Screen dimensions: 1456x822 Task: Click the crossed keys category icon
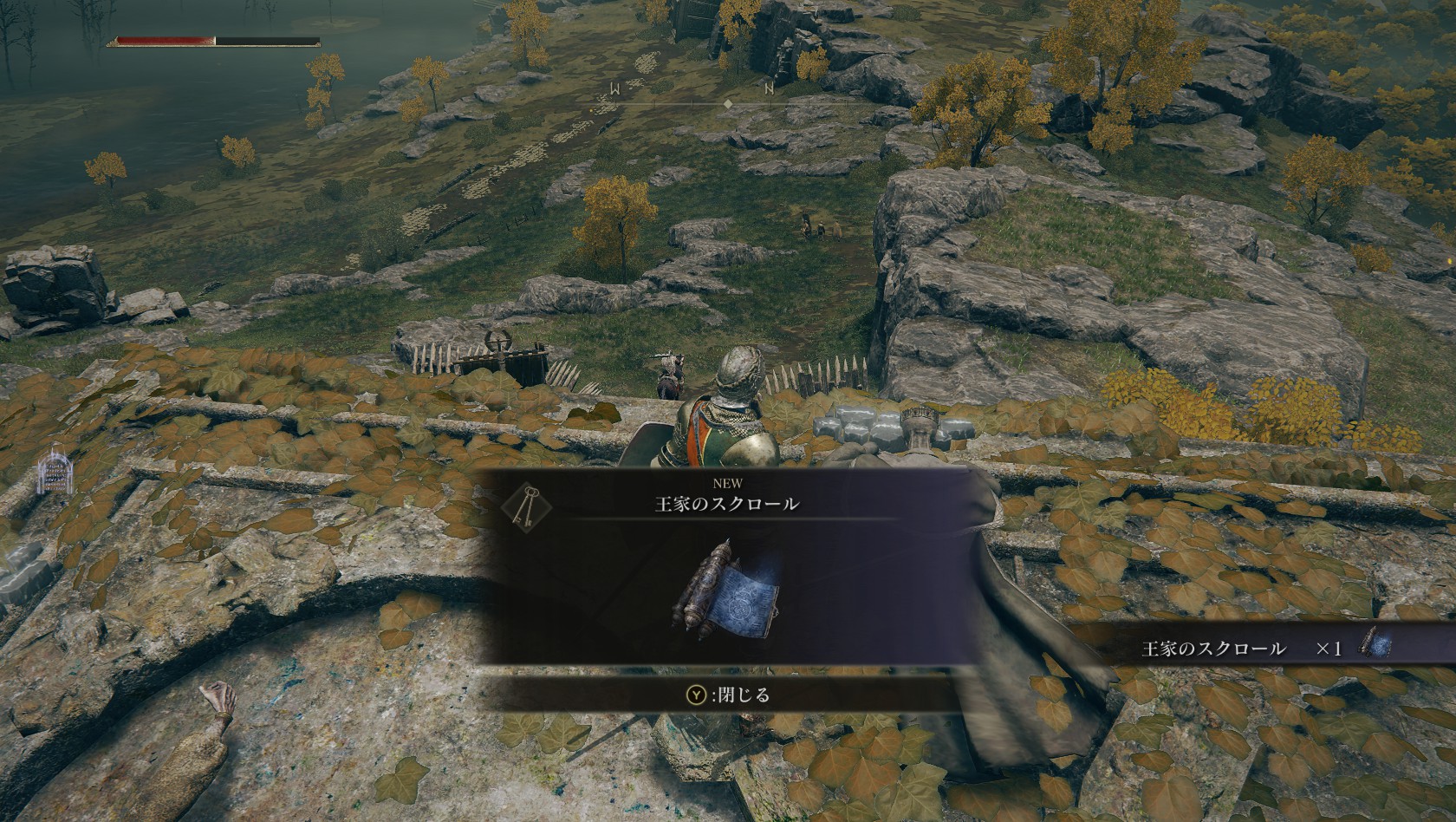coord(521,506)
